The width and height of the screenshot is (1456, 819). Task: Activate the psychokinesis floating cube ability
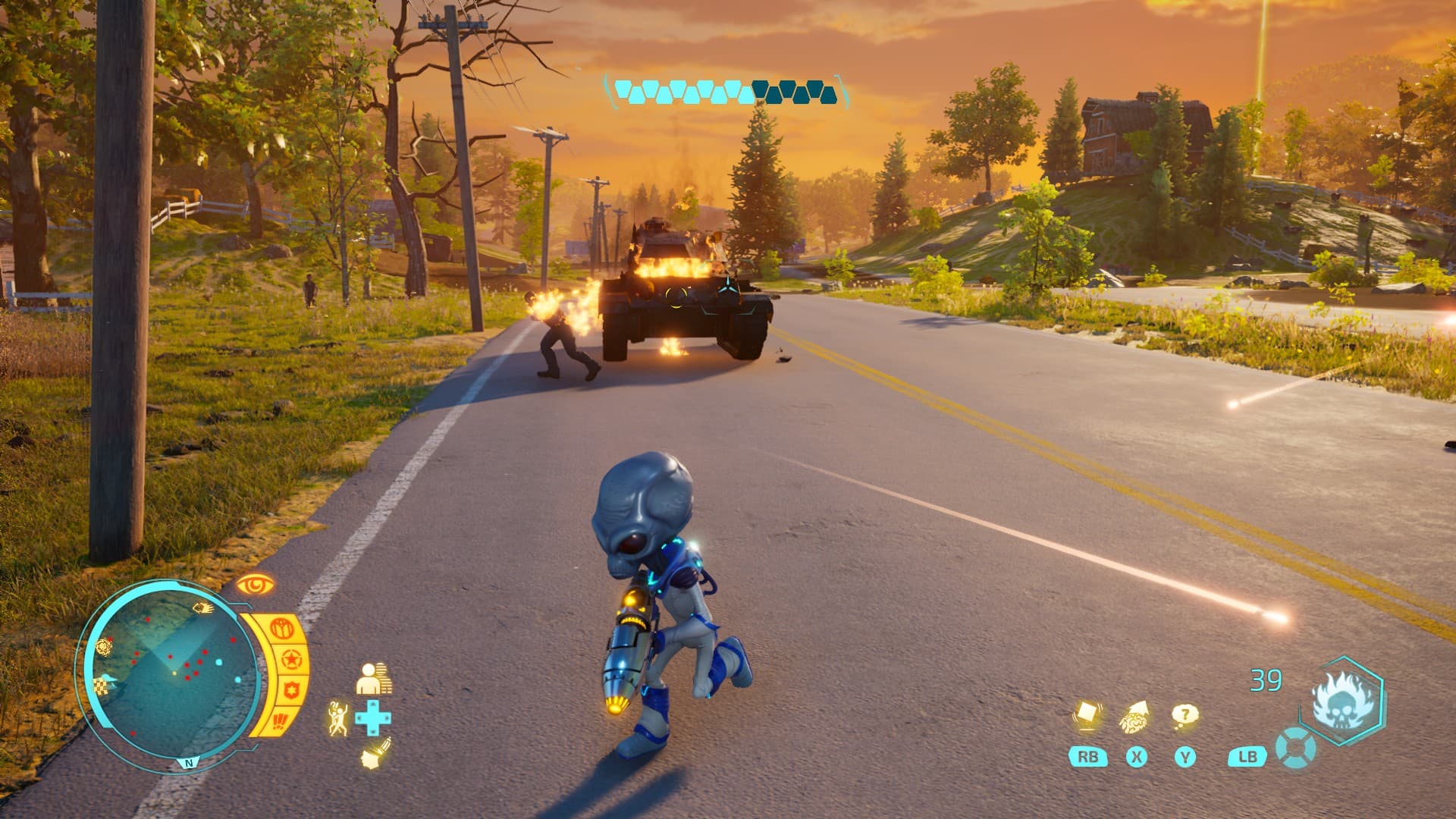1087,717
